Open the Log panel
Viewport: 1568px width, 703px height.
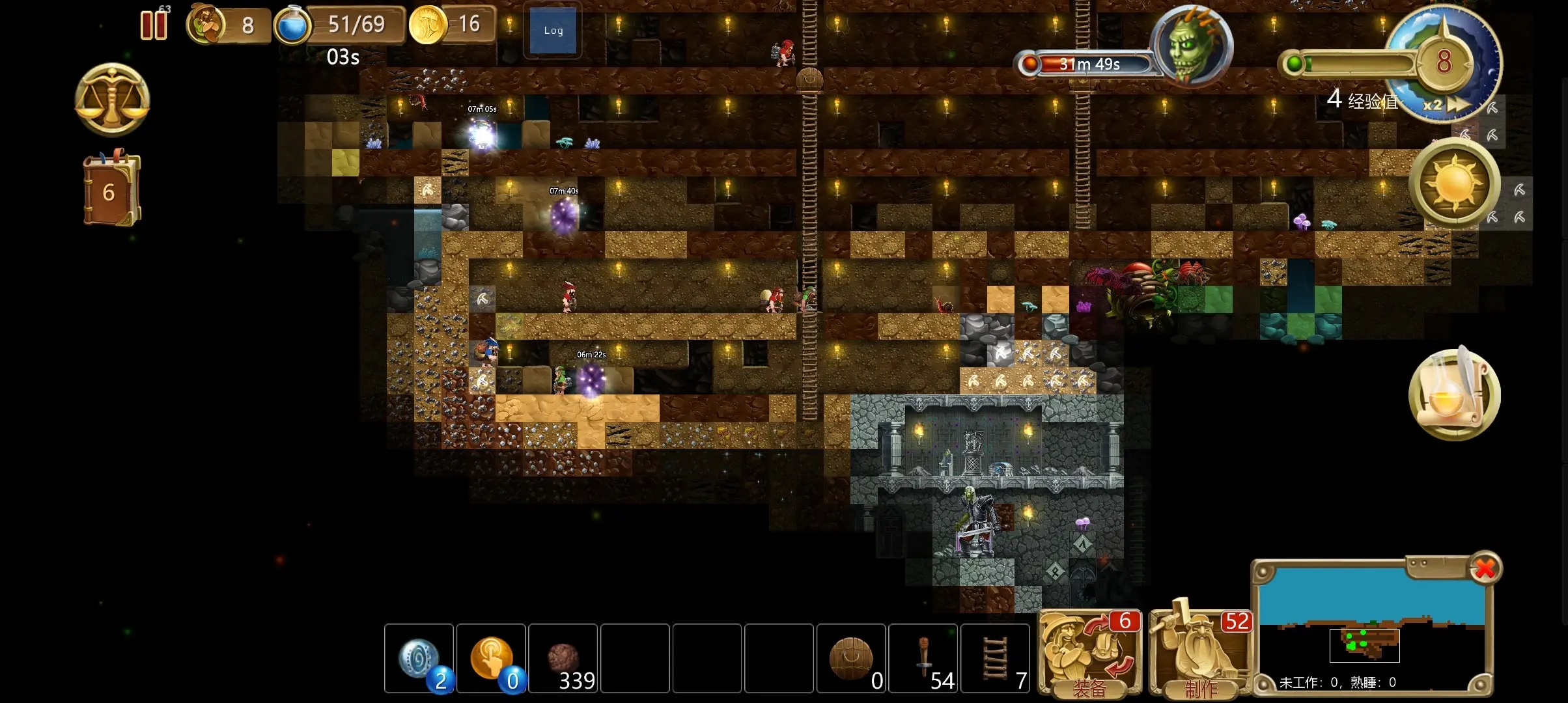pyautogui.click(x=553, y=31)
